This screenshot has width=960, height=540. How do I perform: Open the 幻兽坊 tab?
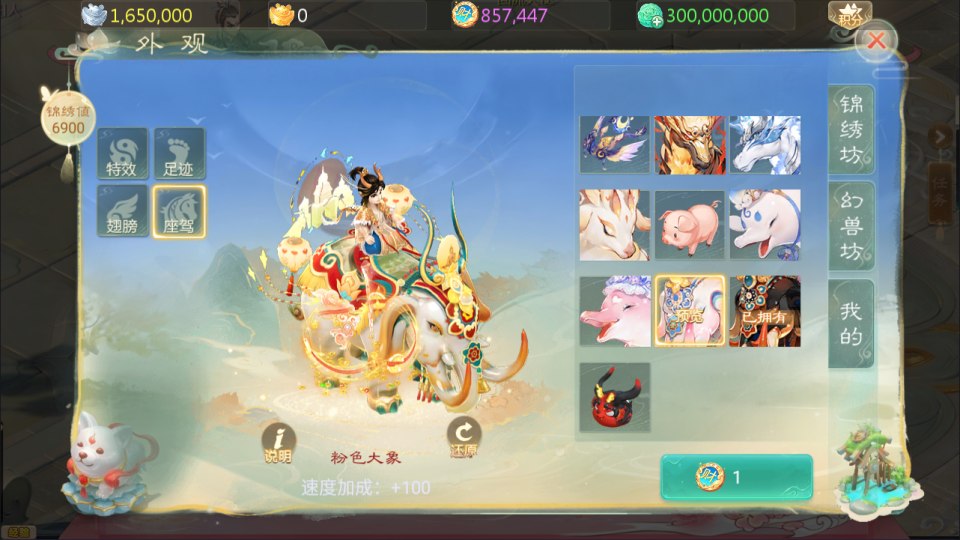(x=850, y=227)
